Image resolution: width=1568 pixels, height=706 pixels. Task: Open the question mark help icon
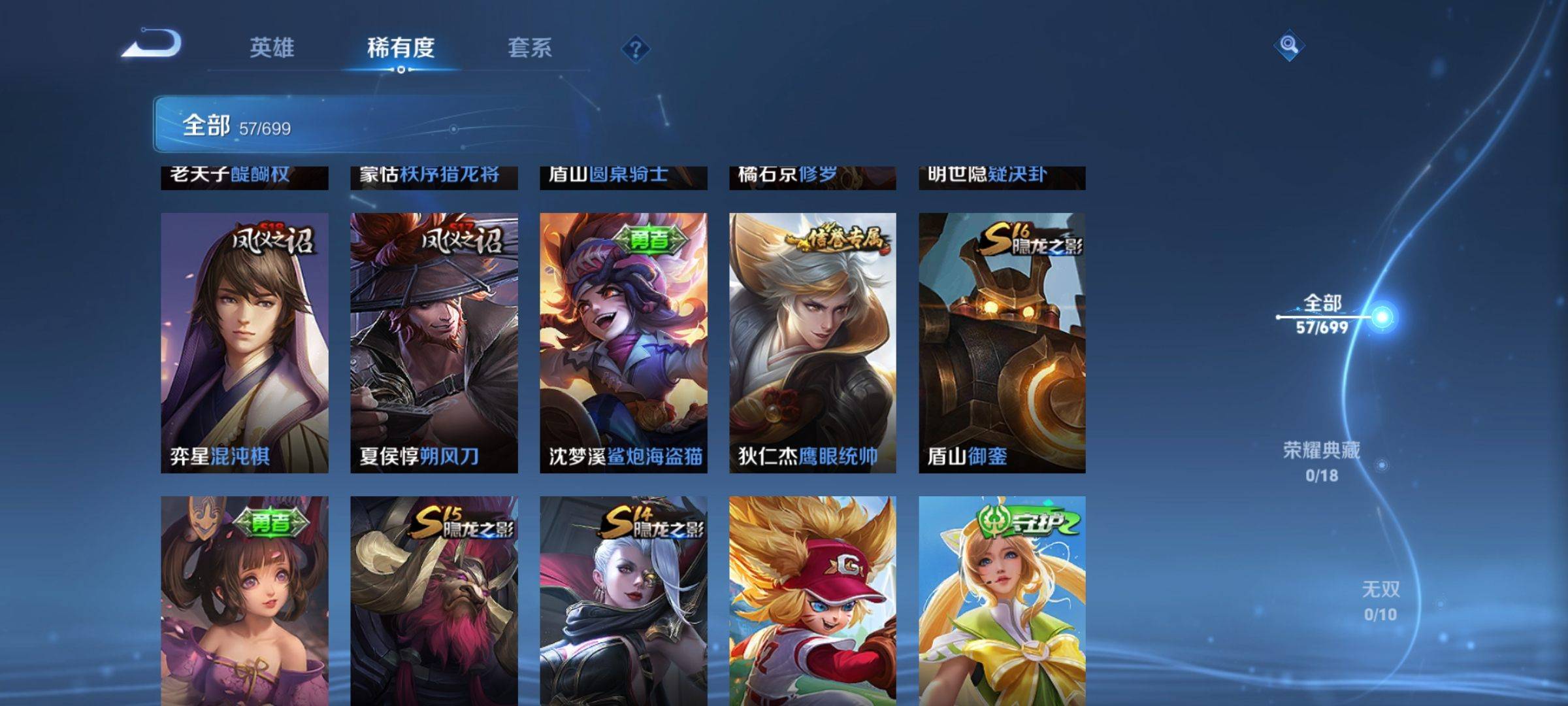635,48
